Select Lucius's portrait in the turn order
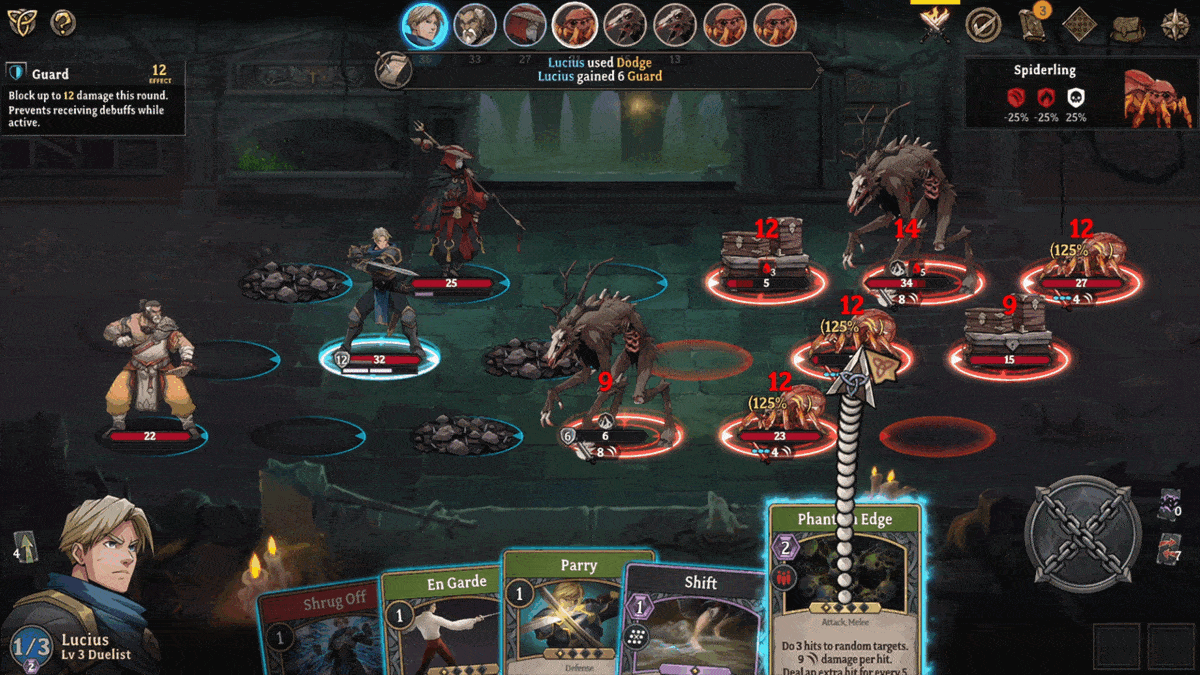 (425, 25)
